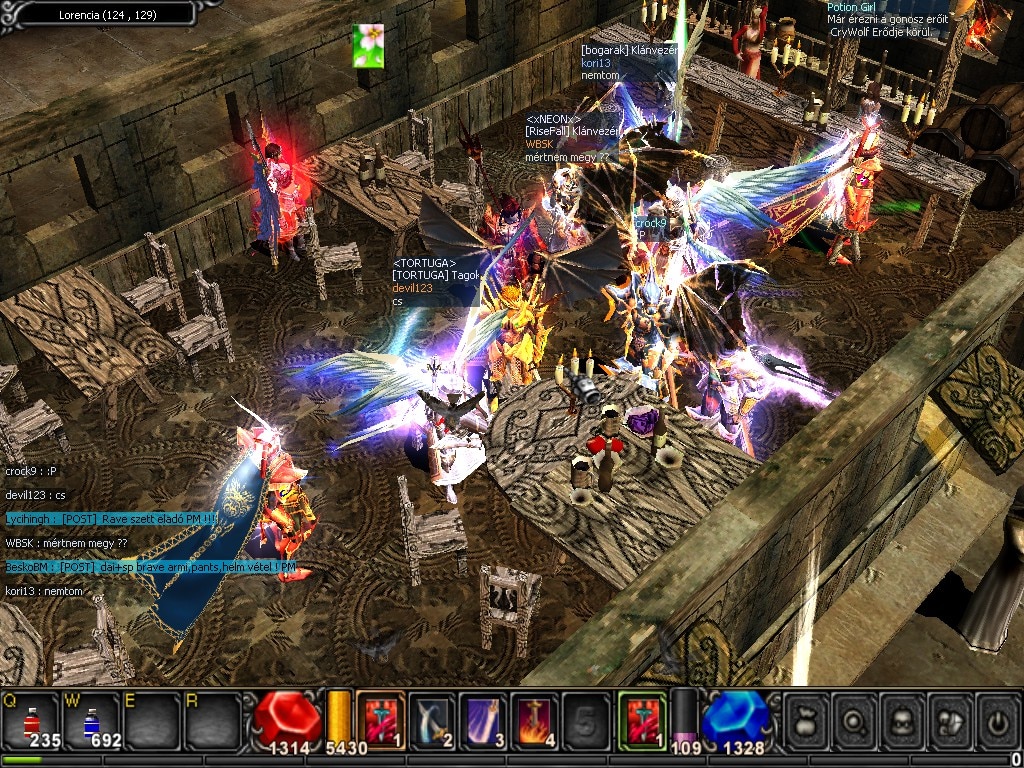Open the inventory bag button

806,718
